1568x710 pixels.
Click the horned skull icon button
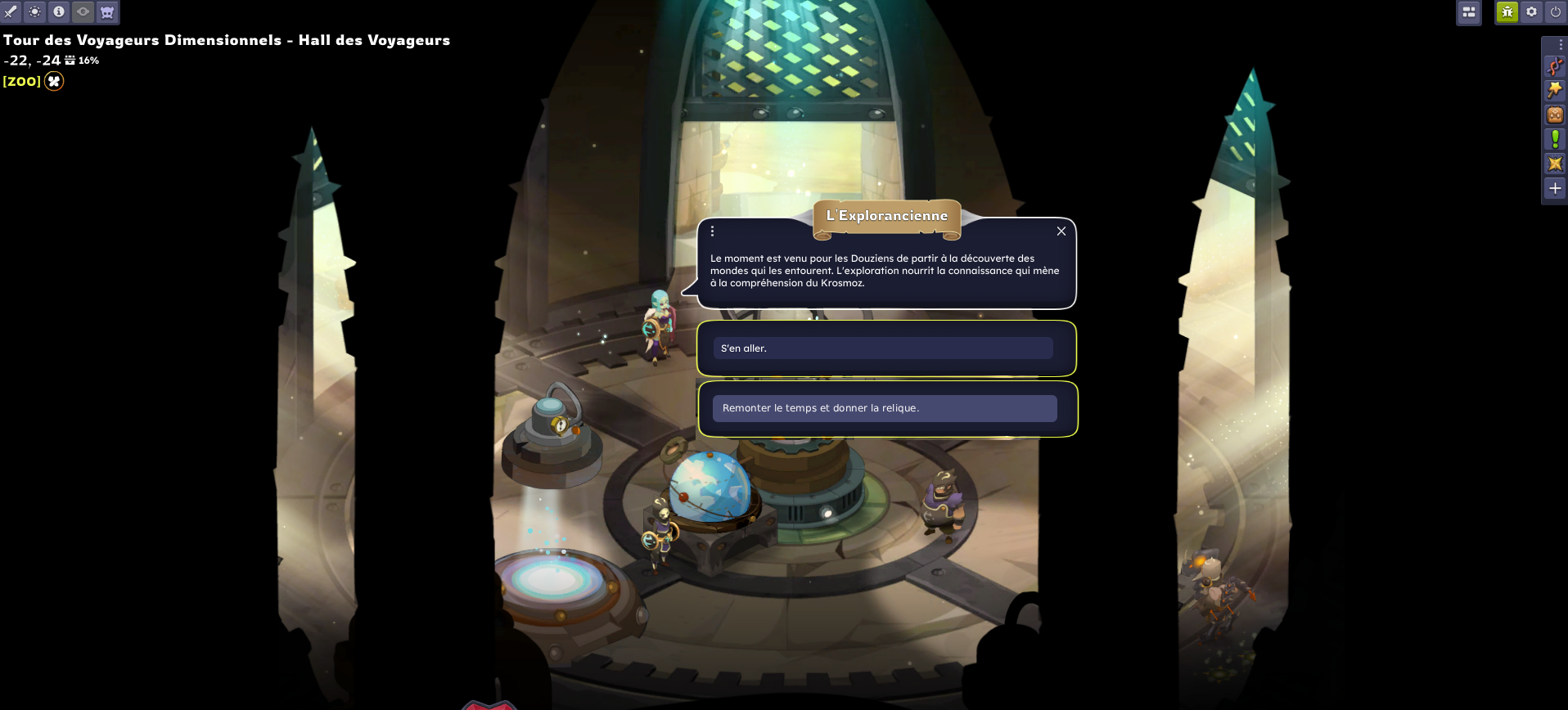point(107,12)
